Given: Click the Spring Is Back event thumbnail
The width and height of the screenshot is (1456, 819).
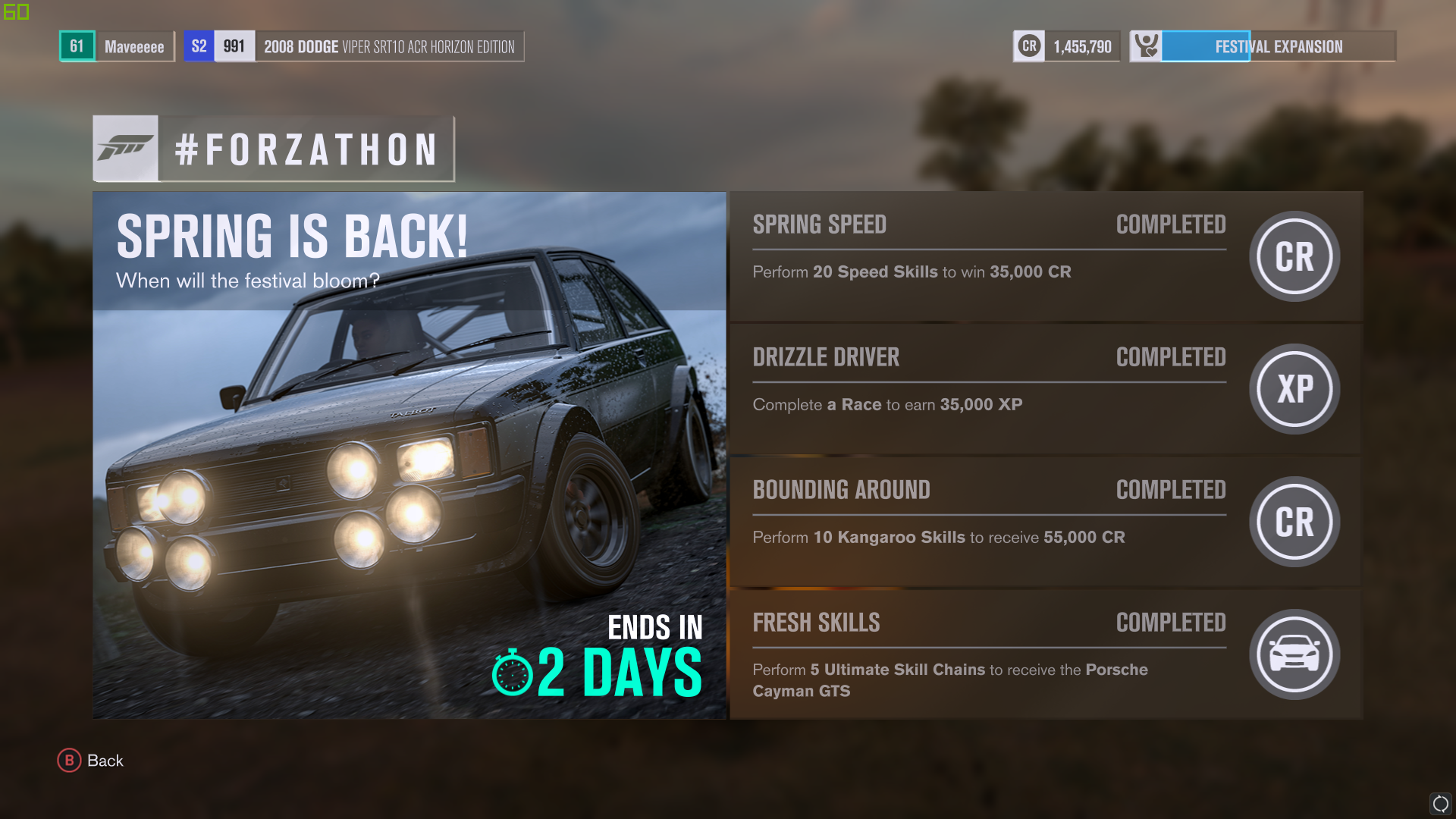Looking at the screenshot, I should [409, 455].
